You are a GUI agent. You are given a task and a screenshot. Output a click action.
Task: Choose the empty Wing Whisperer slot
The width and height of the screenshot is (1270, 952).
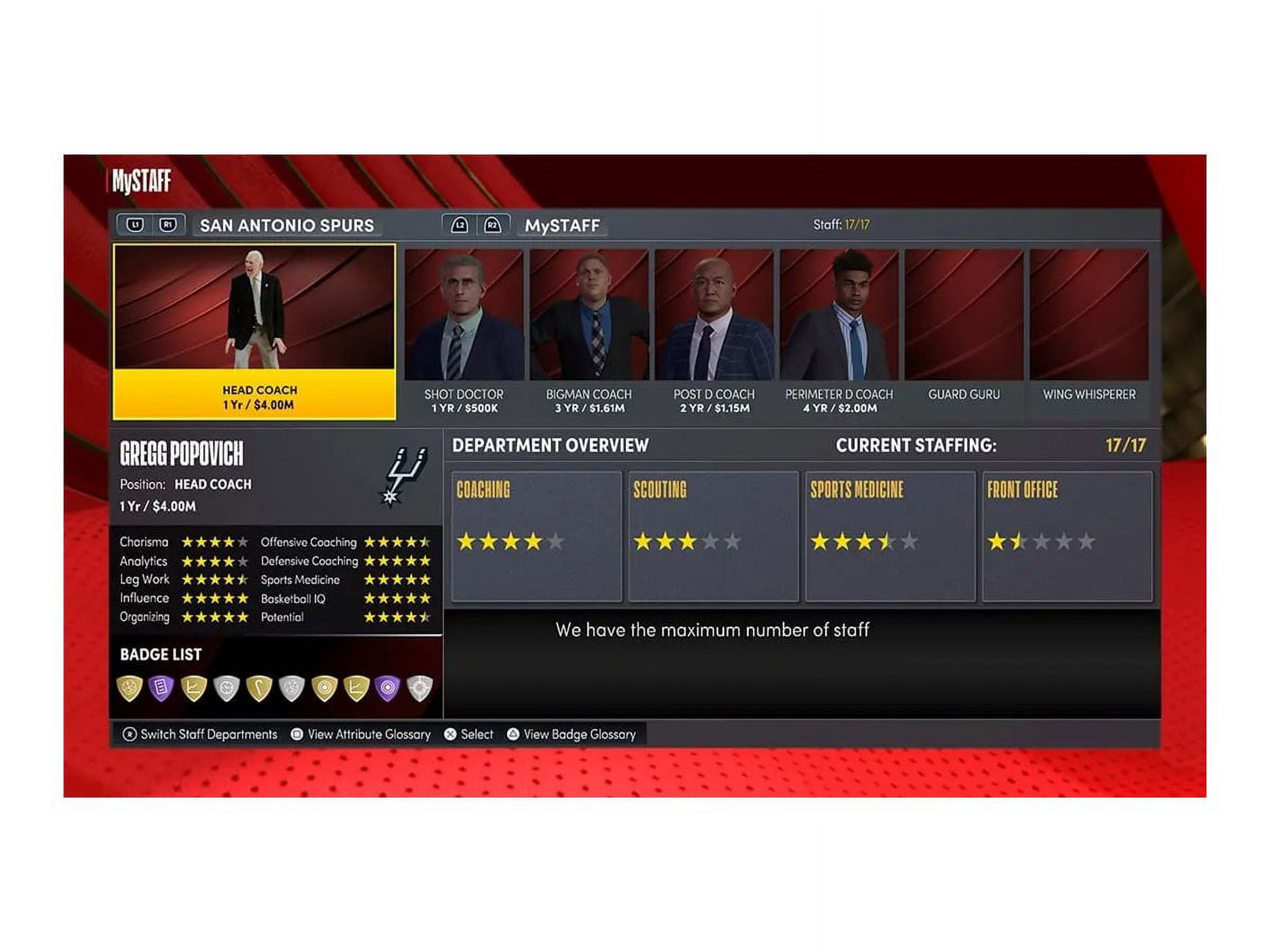[x=1089, y=331]
